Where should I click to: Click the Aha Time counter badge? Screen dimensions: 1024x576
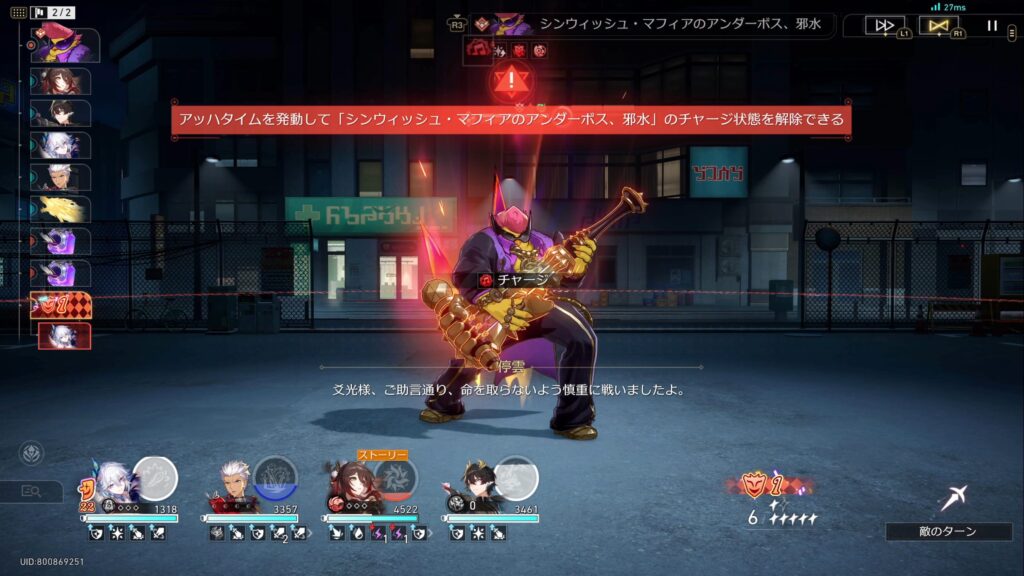point(765,487)
